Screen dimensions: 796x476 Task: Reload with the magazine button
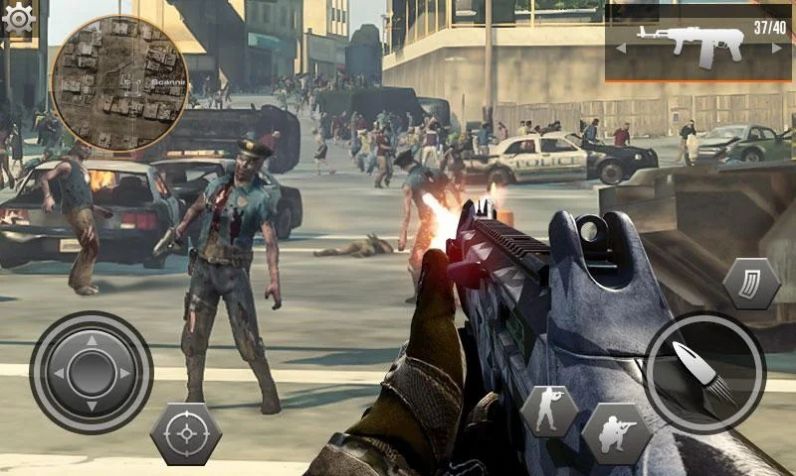751,283
